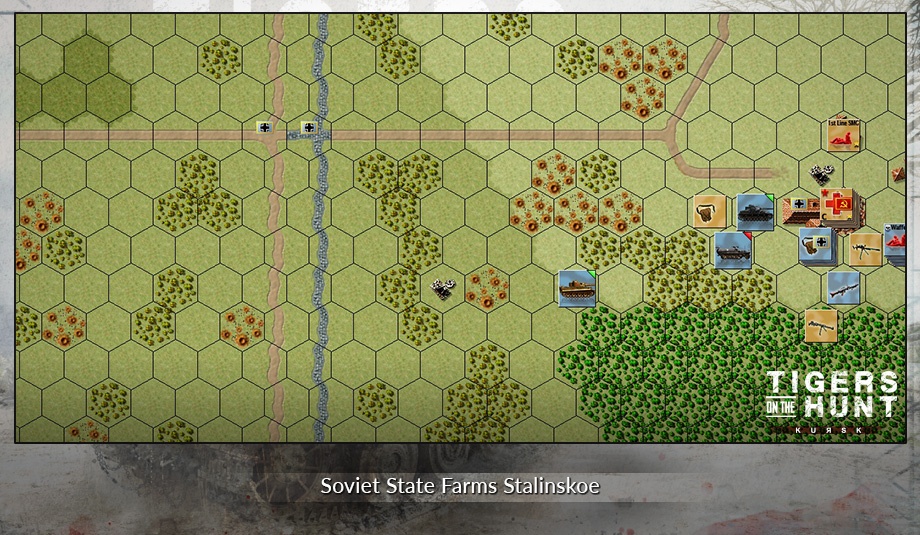
Task: Pick the gray panzer tank on blue counter
Action: pyautogui.click(x=755, y=212)
